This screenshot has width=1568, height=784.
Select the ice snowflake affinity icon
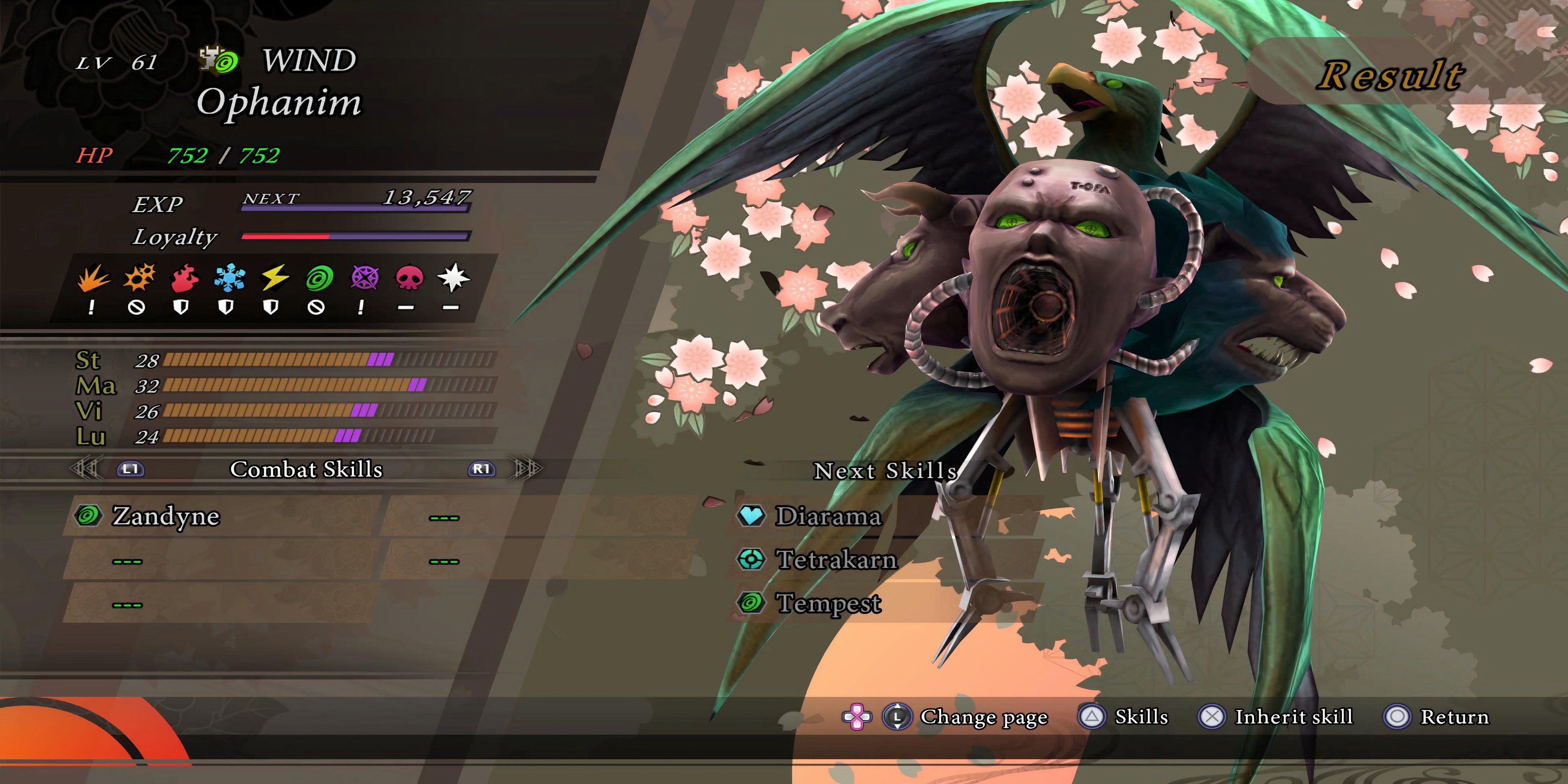click(229, 278)
